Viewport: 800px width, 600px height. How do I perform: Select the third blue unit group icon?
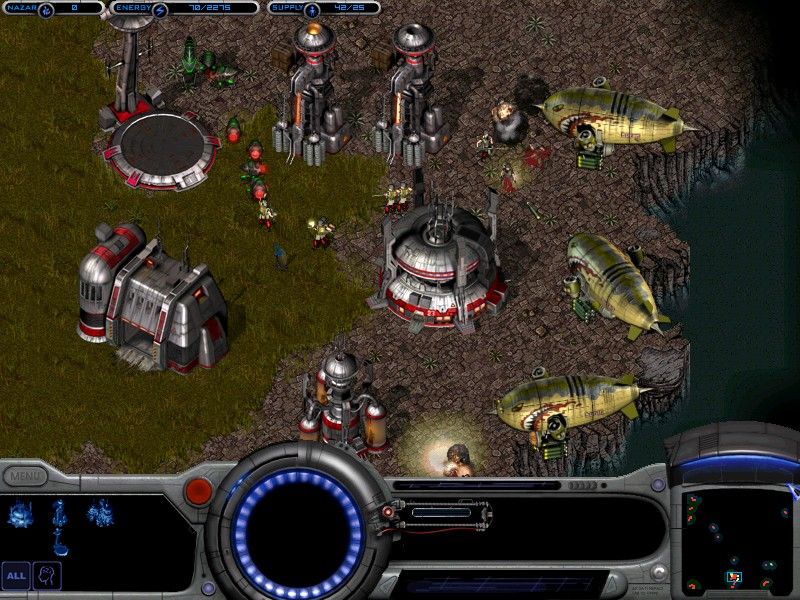100,513
